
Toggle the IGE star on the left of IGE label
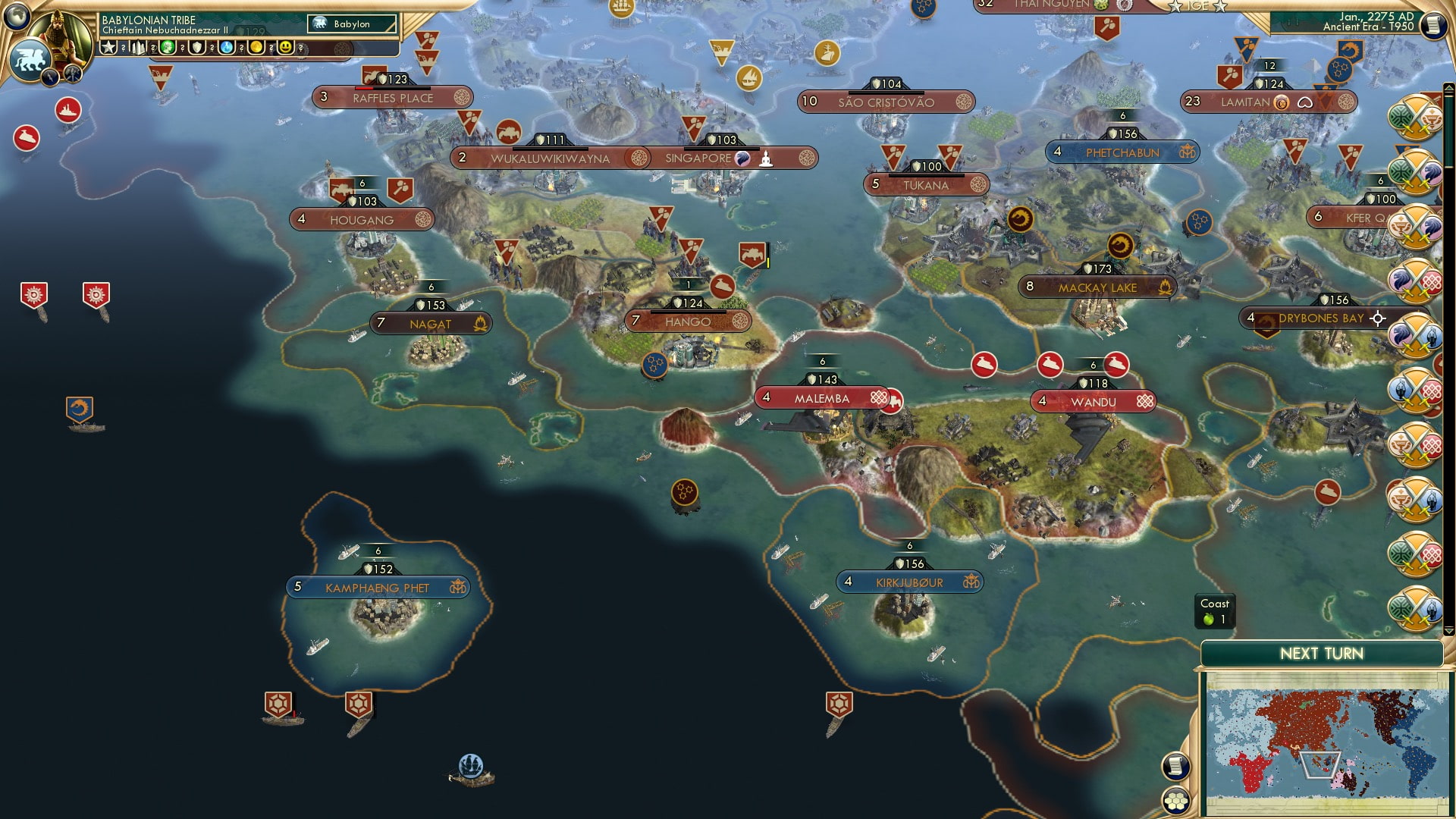[x=1176, y=6]
